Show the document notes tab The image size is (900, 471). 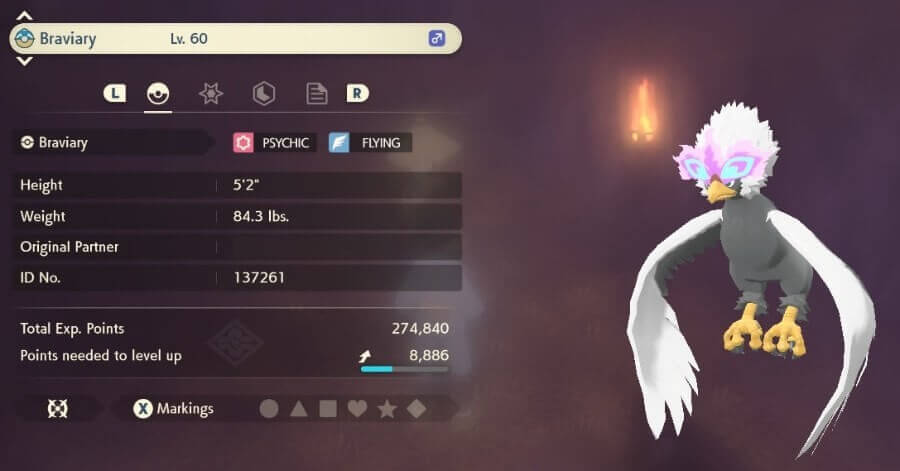point(316,93)
